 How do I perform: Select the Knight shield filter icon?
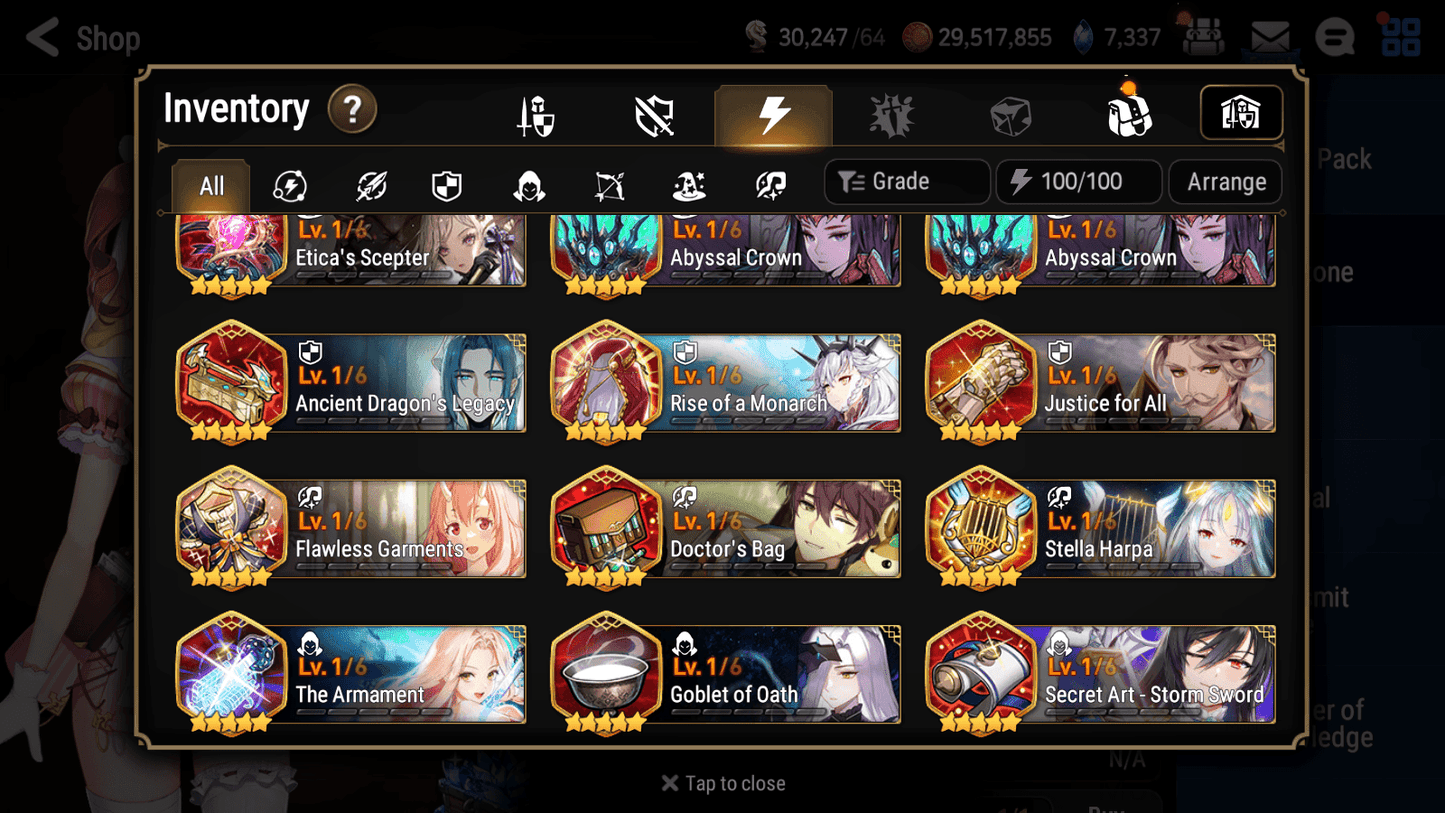[446, 184]
